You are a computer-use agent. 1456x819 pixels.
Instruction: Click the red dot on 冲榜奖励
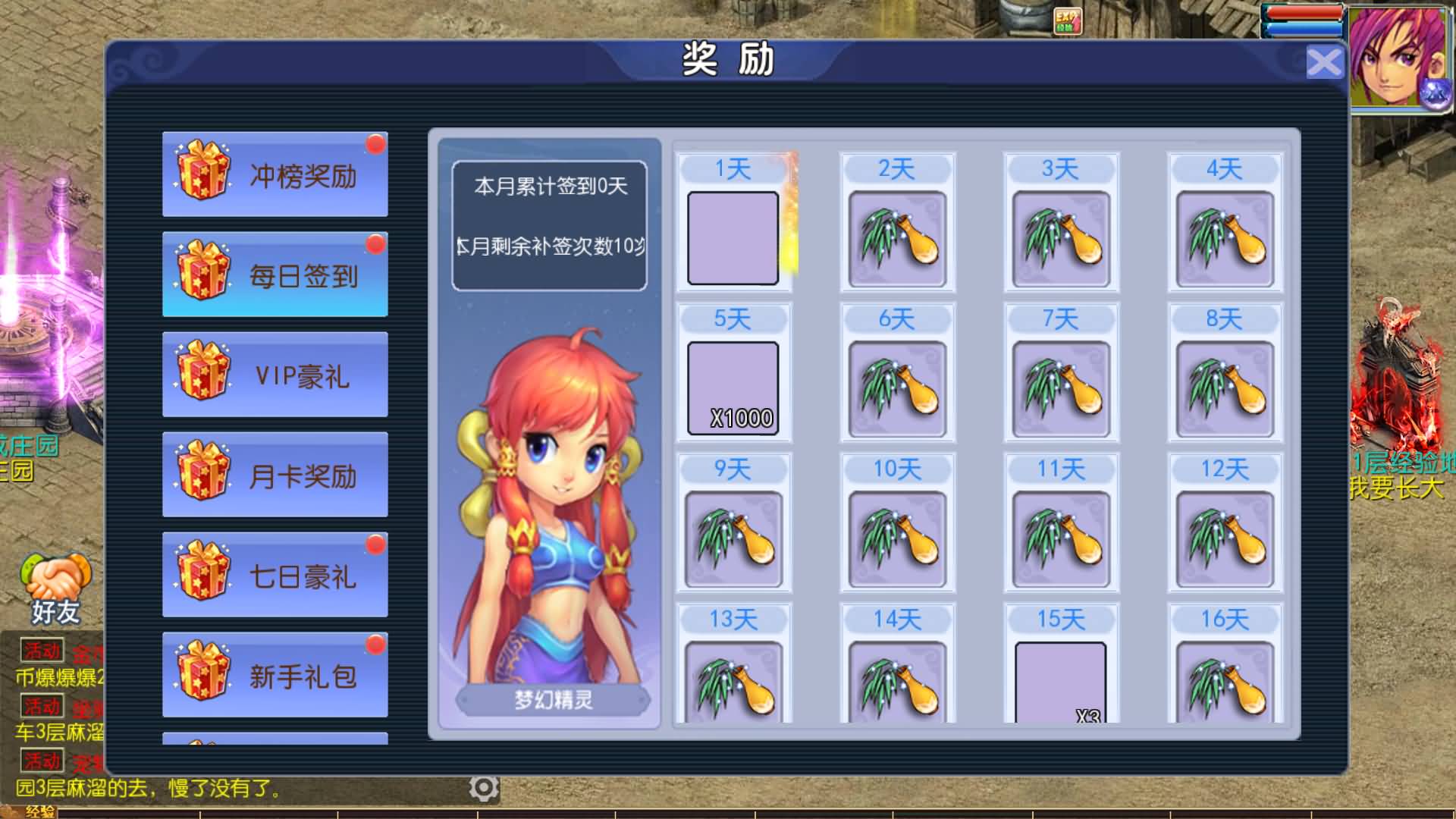coord(373,143)
